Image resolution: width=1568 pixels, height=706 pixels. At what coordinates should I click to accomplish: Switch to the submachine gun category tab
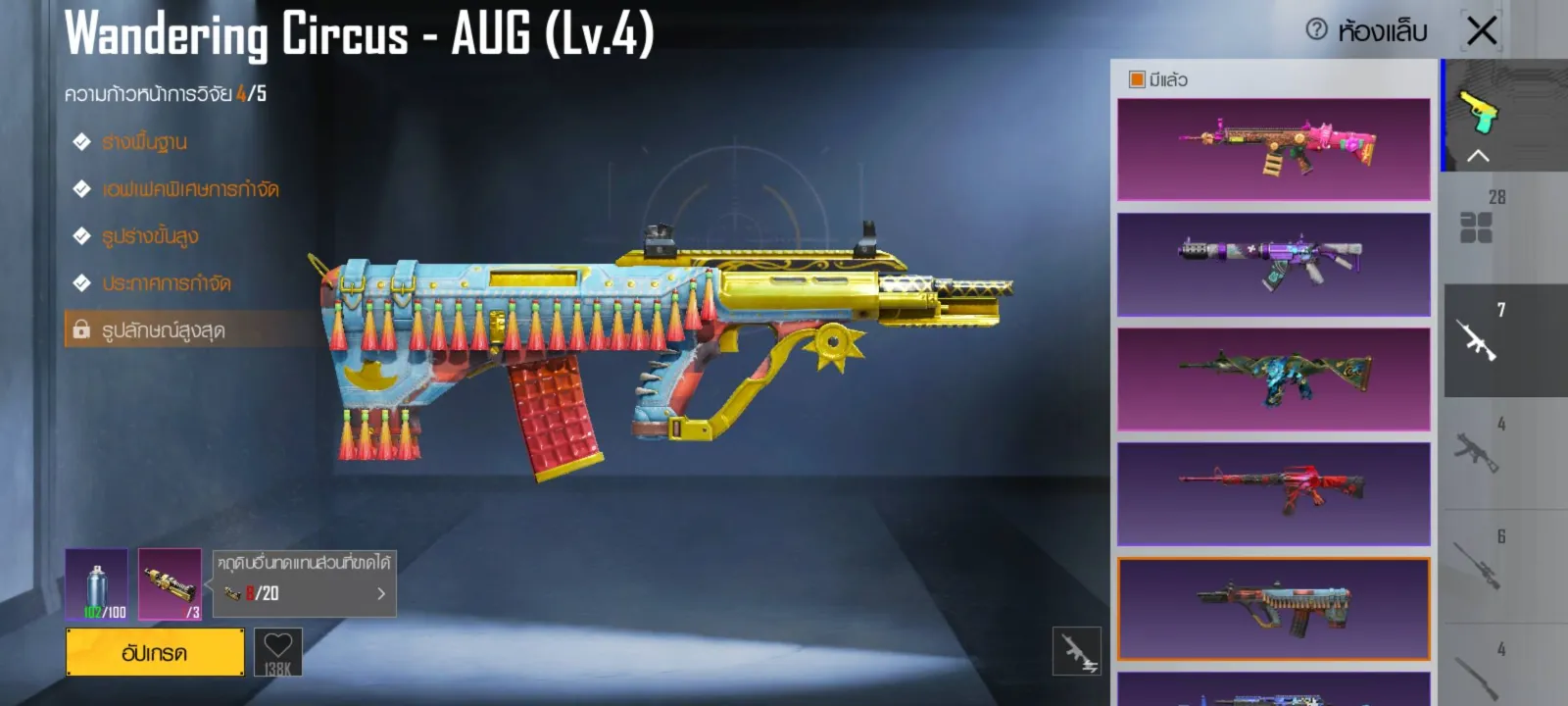pyautogui.click(x=1477, y=452)
